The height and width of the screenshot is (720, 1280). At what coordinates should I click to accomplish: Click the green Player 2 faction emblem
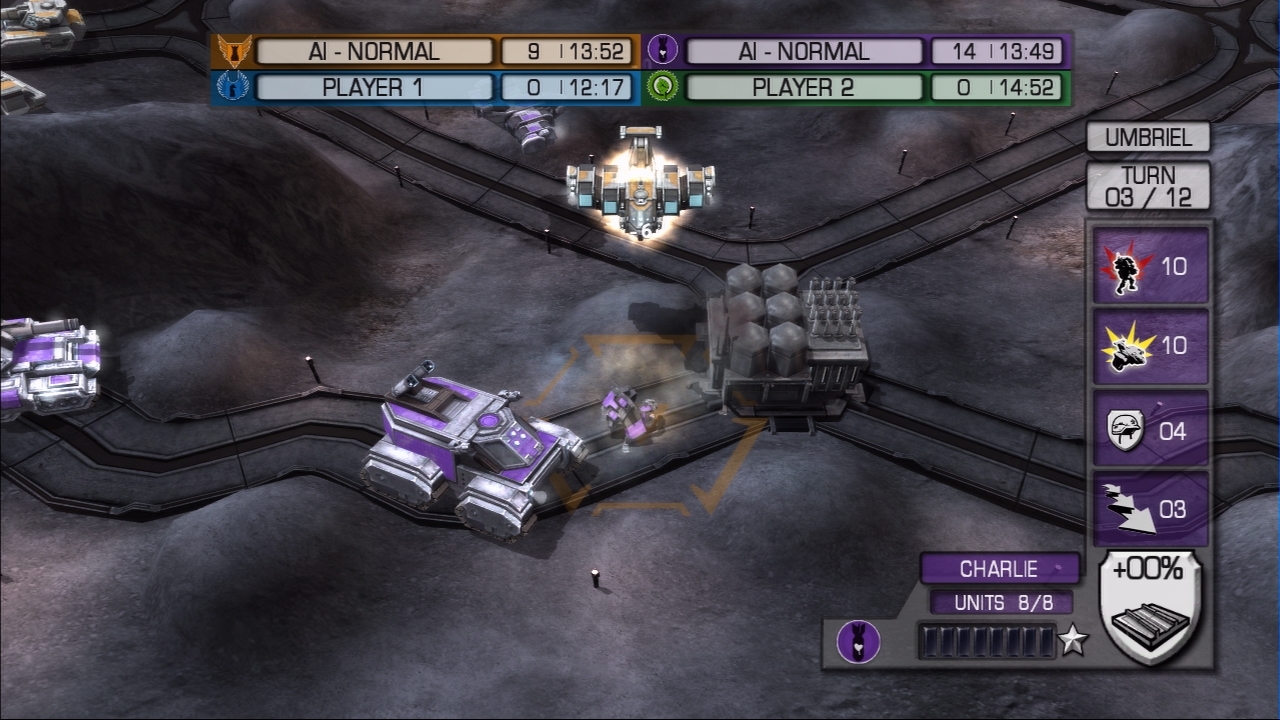[663, 88]
